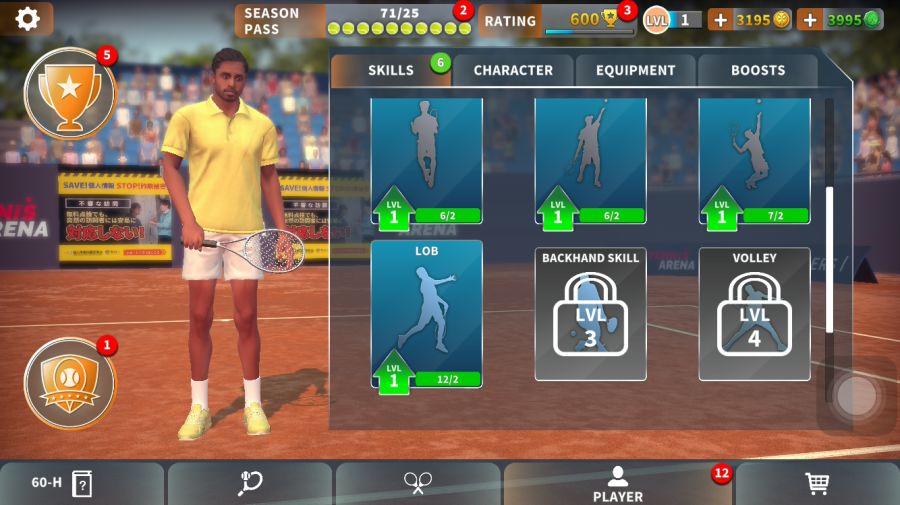The height and width of the screenshot is (505, 900).
Task: Add more gold coins with plus button
Action: 720,20
